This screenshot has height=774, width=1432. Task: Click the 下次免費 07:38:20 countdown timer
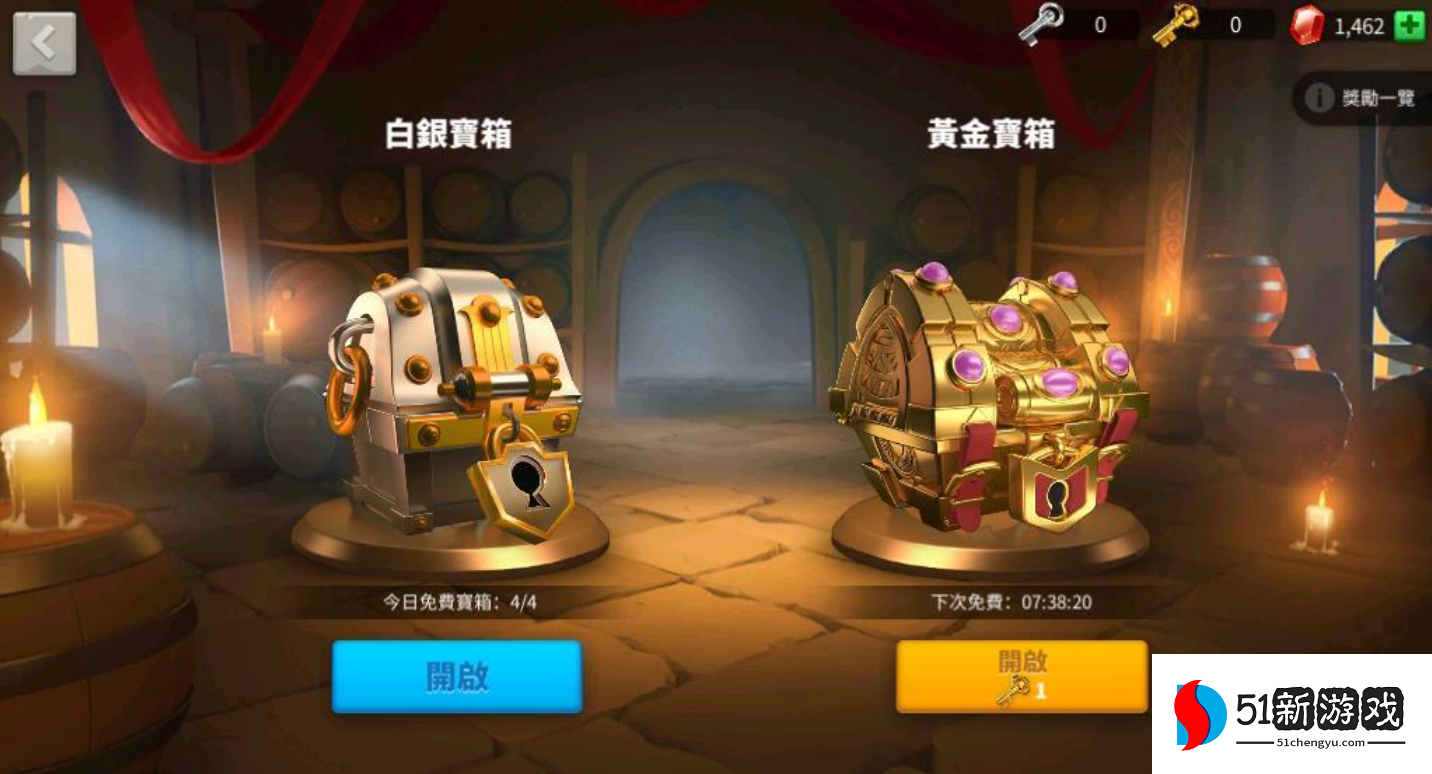(1012, 602)
